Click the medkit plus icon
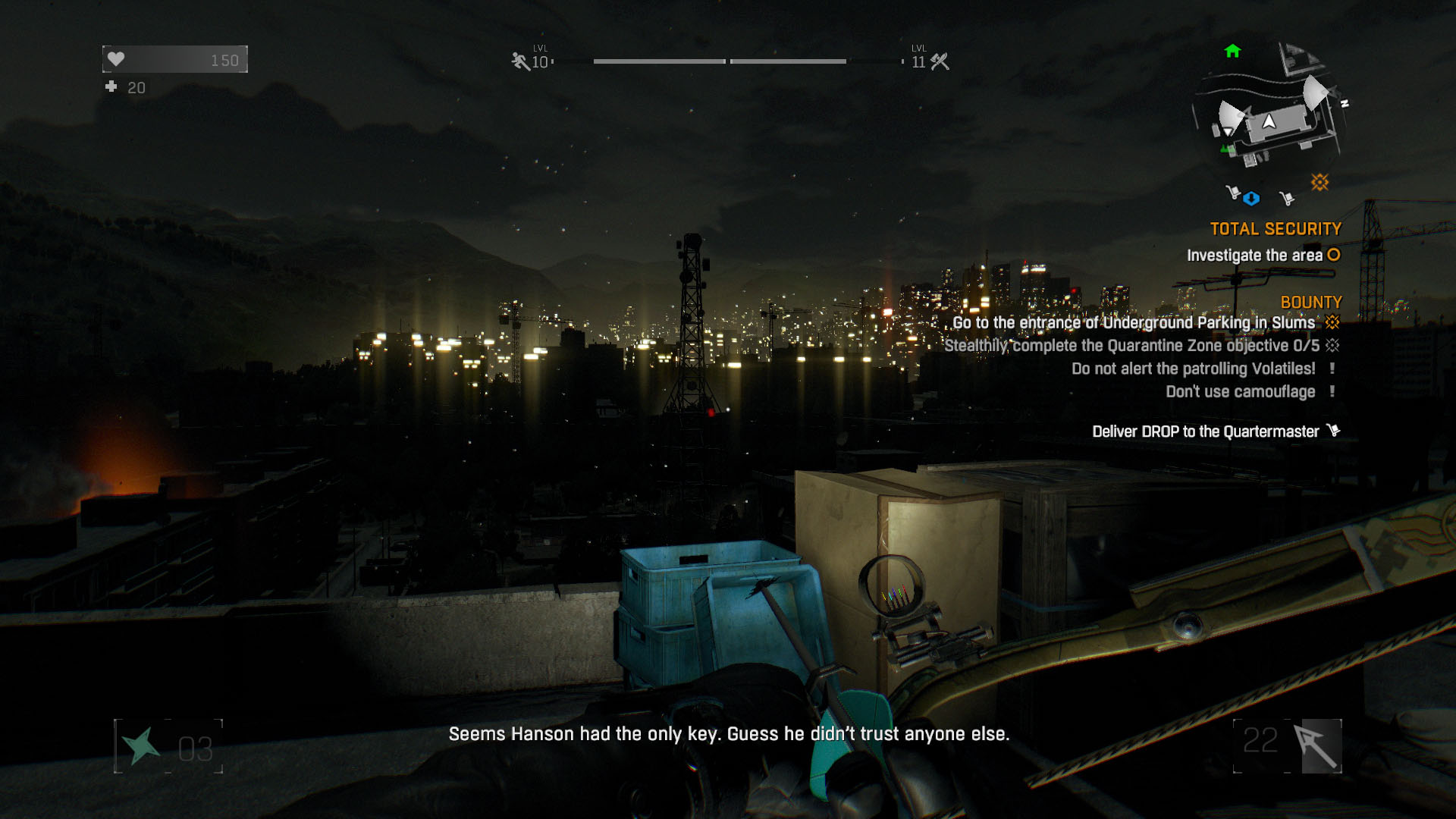Viewport: 1456px width, 819px height. click(x=111, y=87)
